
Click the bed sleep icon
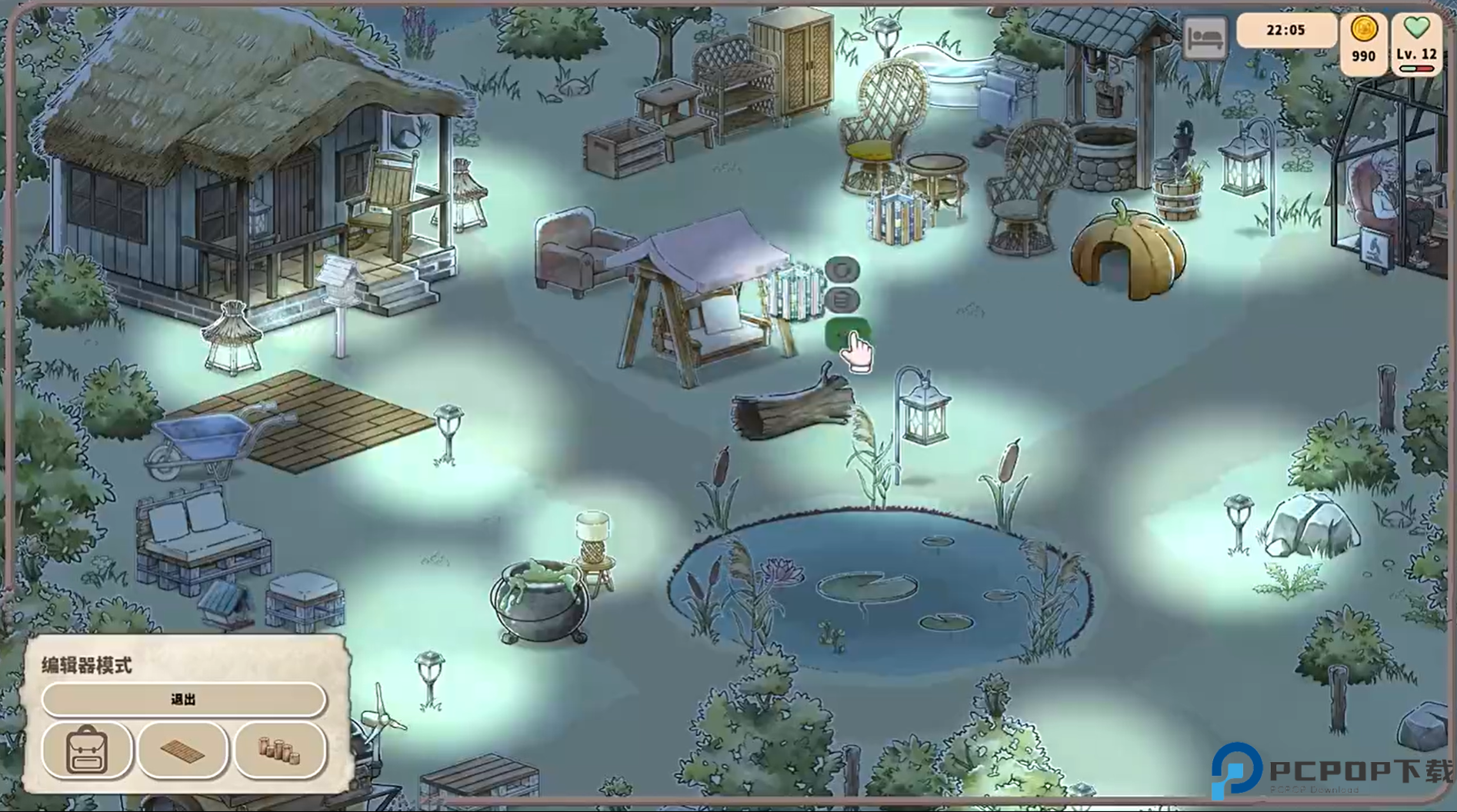tap(1205, 37)
